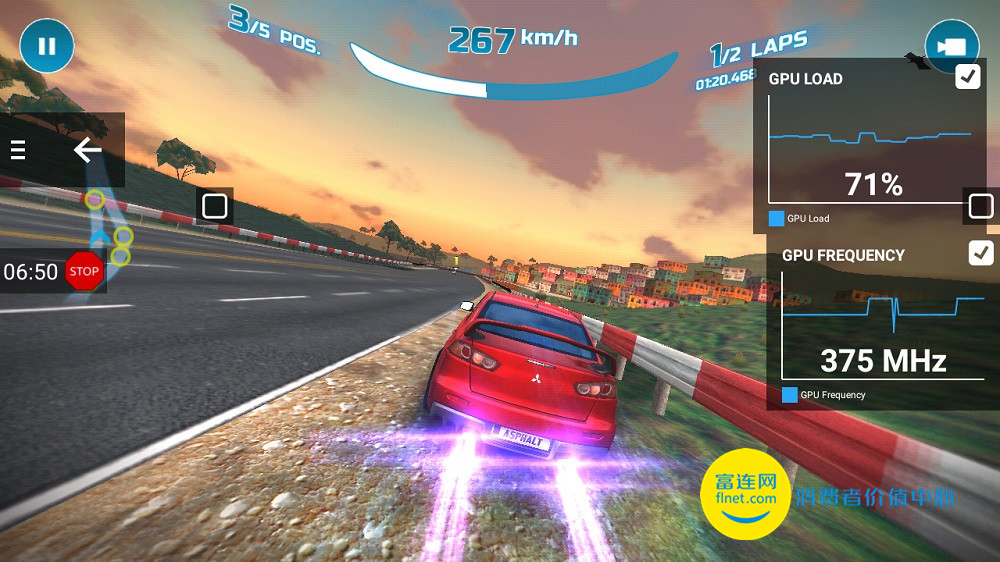Click the square button beside the GPU Load graph
Screen dimensions: 1000x562
coord(980,206)
